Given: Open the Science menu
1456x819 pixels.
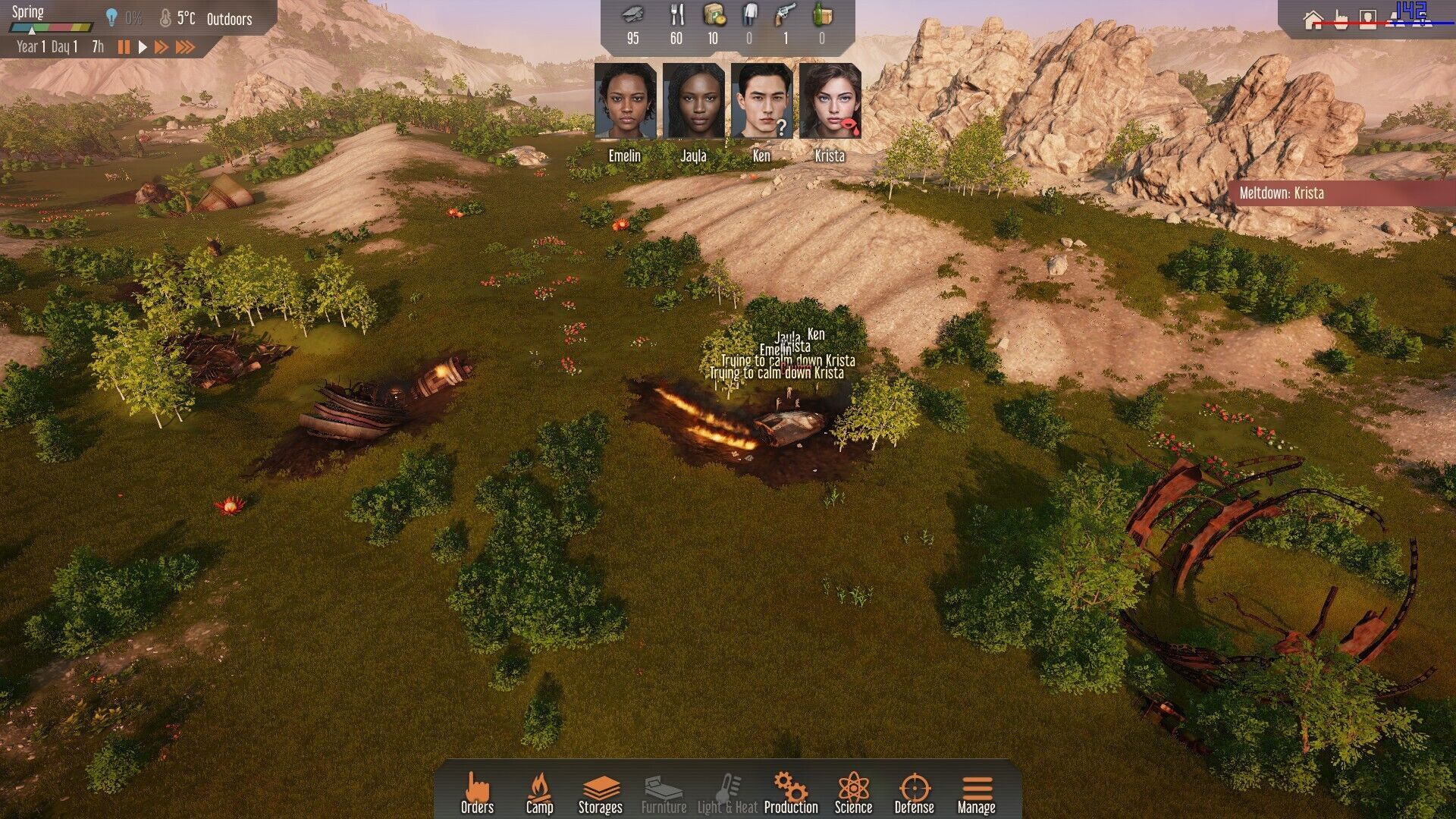Looking at the screenshot, I should point(853,793).
